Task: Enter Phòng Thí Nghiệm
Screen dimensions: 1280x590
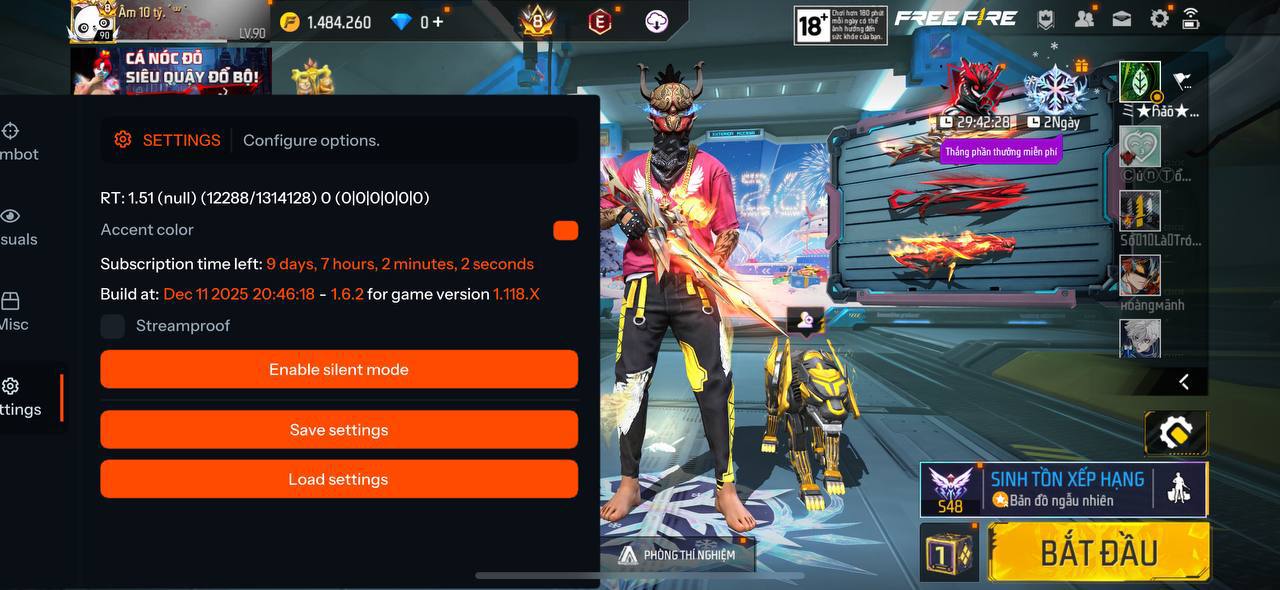Action: pos(677,555)
